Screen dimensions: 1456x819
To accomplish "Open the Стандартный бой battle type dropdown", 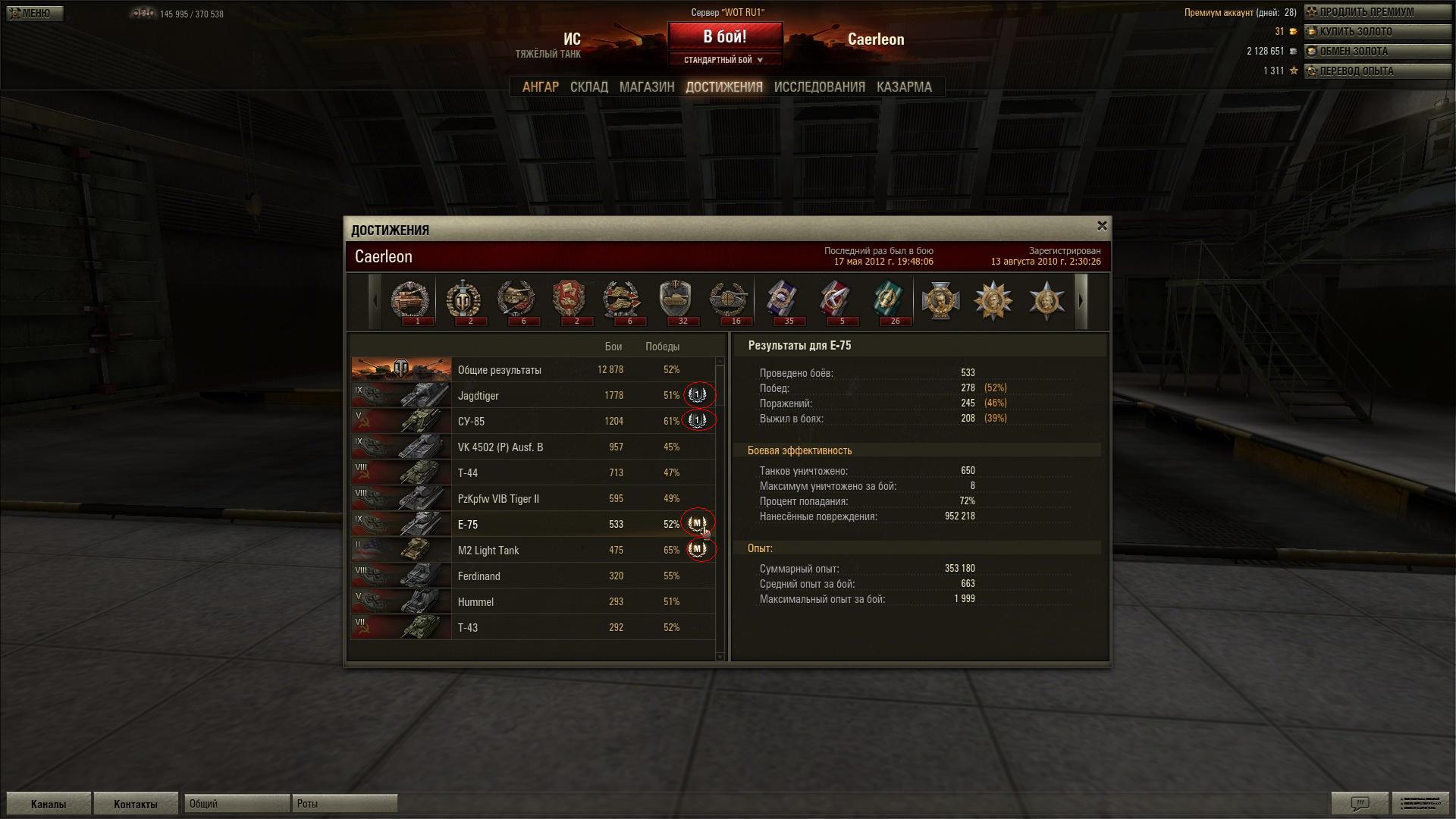I will (724, 60).
